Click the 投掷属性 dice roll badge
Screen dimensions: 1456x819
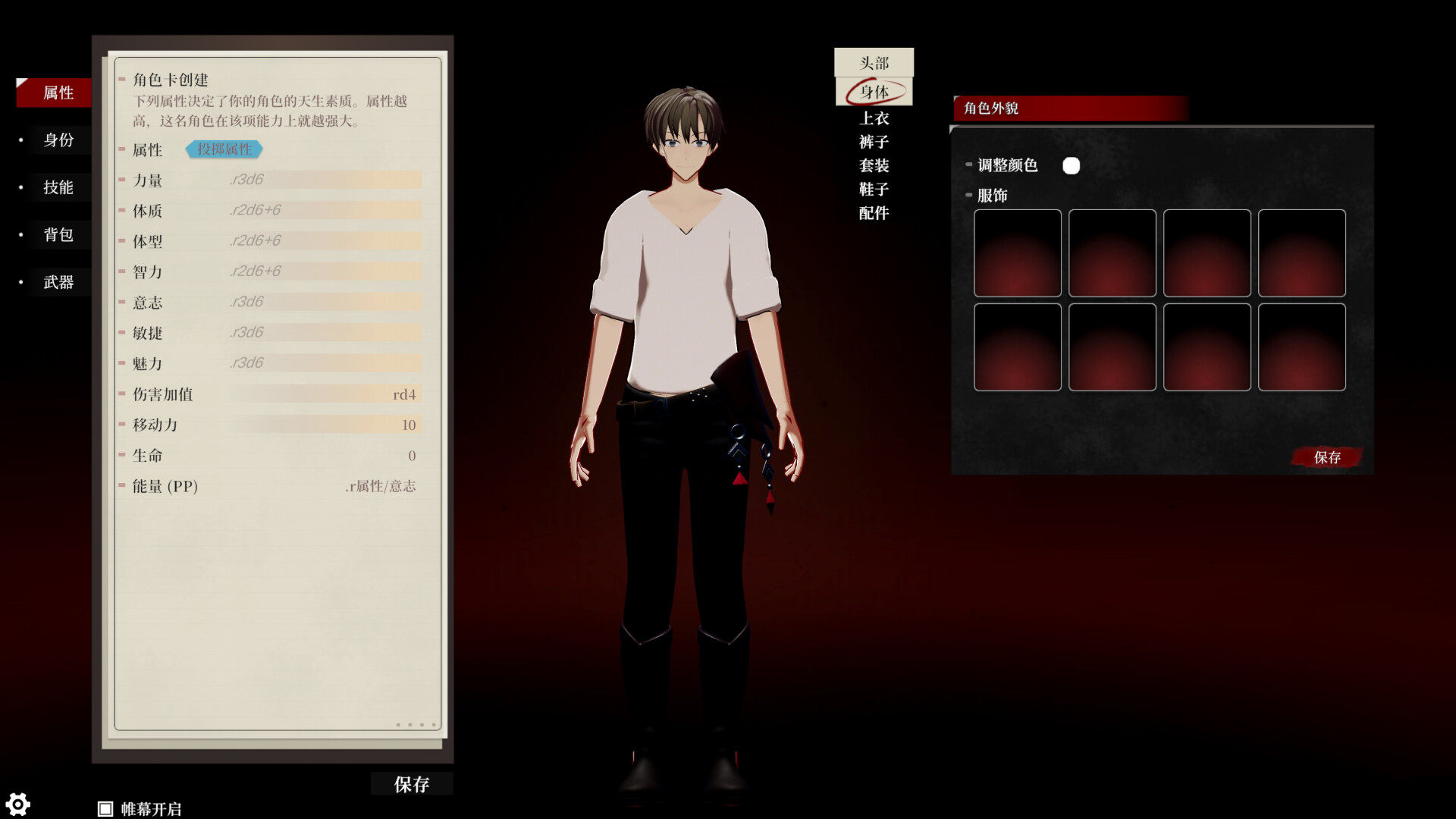tap(223, 149)
